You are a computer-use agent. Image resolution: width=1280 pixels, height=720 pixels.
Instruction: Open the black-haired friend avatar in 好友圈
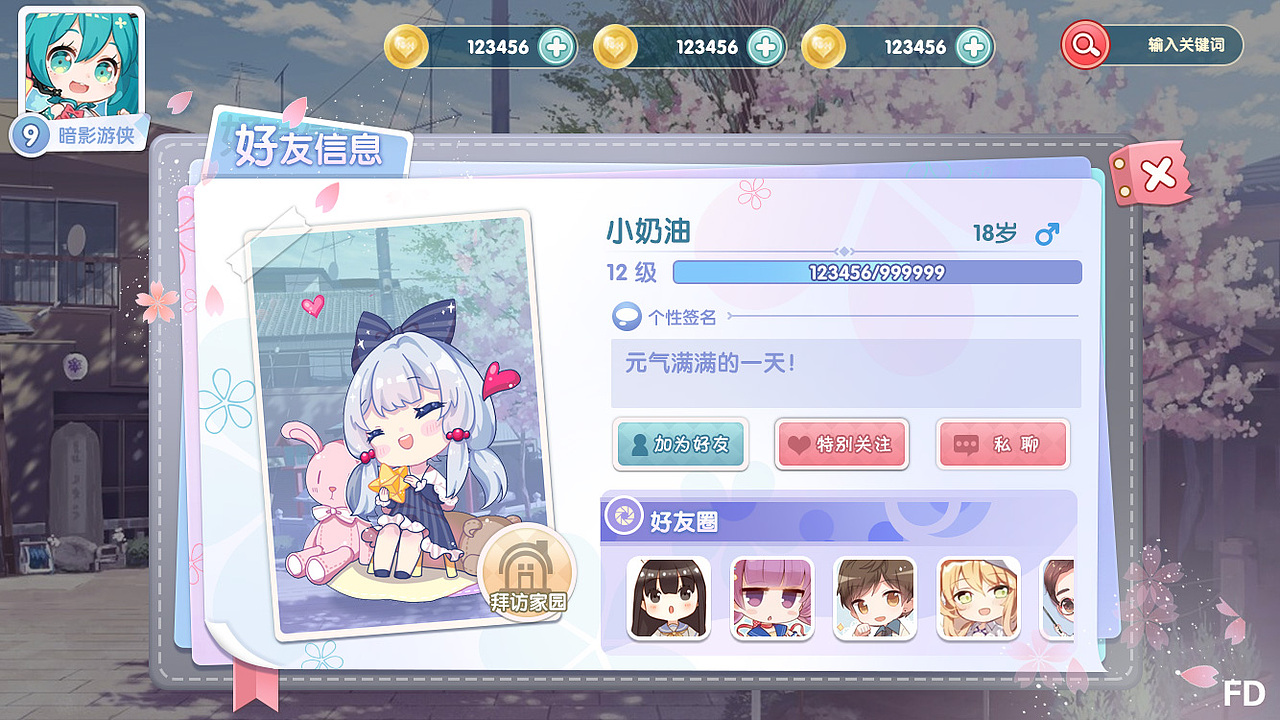[x=668, y=600]
